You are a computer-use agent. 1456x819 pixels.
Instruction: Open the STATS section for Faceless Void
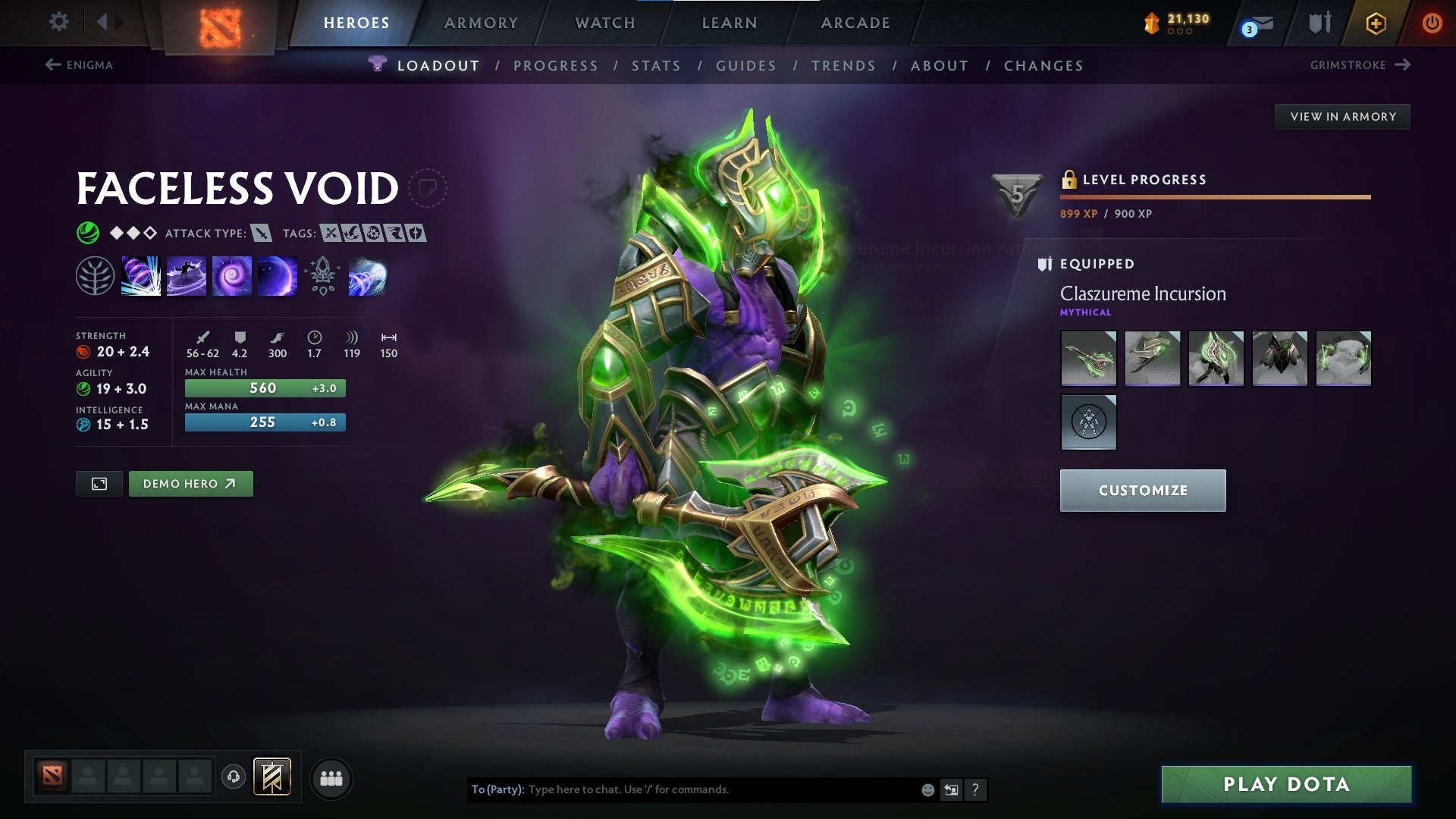point(657,66)
